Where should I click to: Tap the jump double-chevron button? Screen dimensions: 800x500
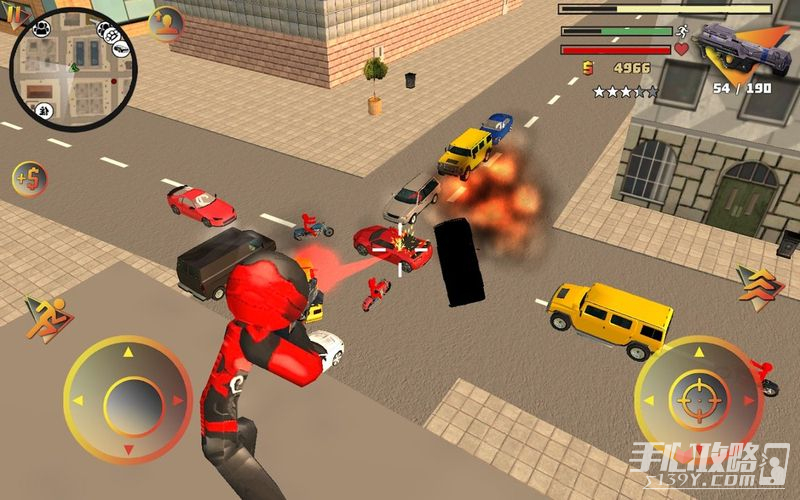[x=756, y=283]
